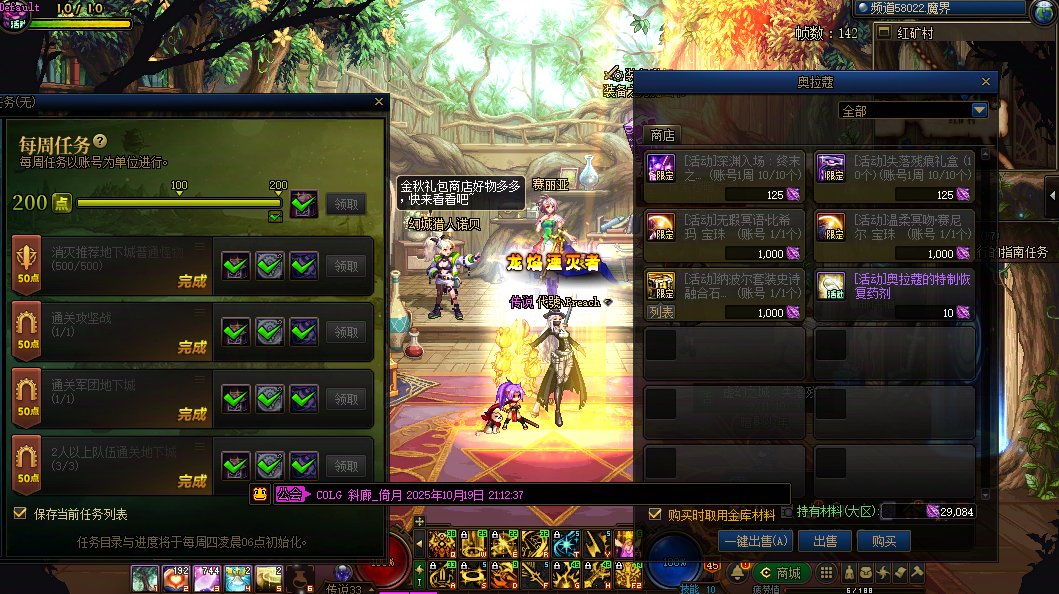
Task: Switch to the 商店 tab
Action: point(662,135)
